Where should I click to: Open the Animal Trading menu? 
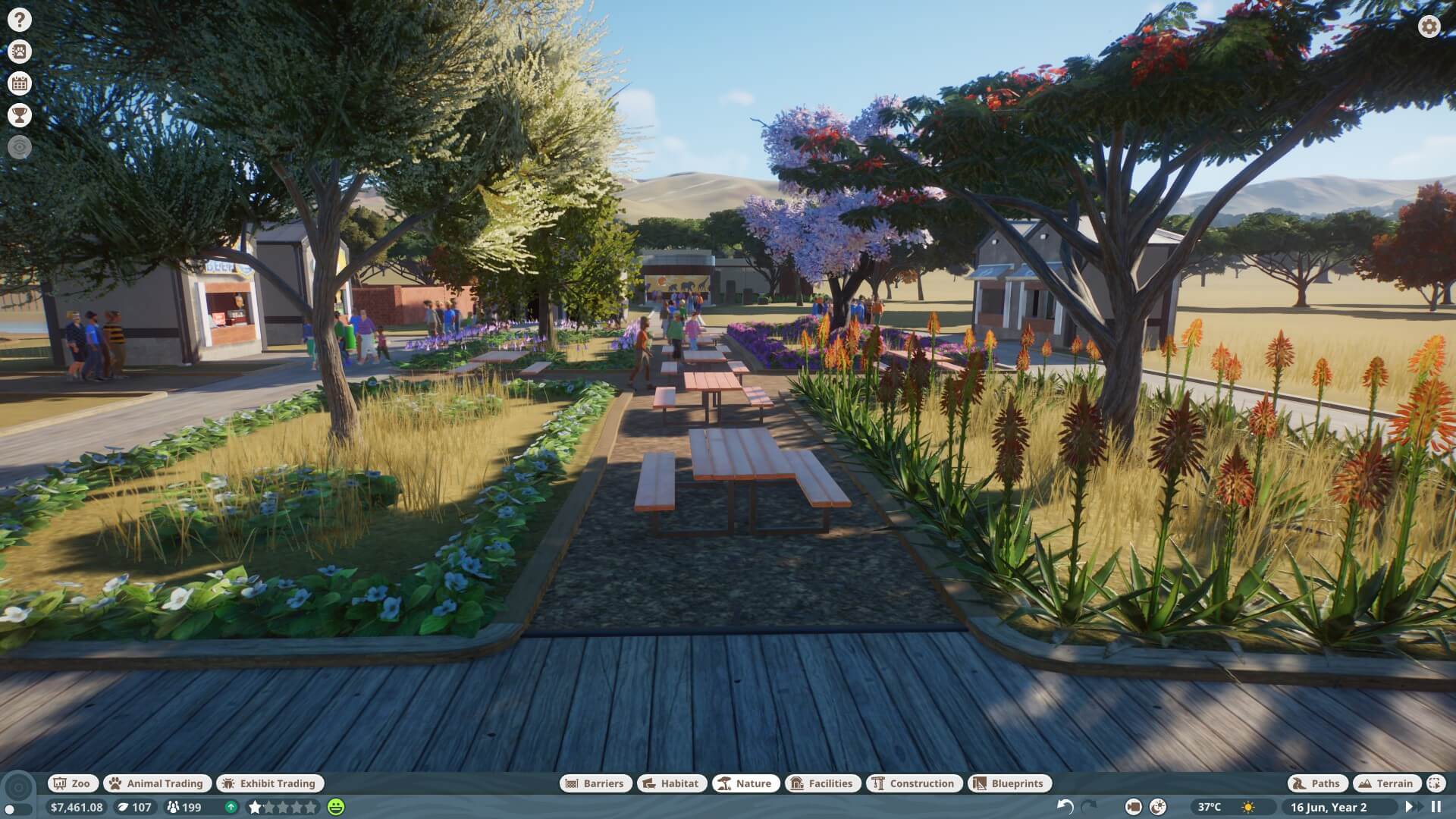coord(157,783)
